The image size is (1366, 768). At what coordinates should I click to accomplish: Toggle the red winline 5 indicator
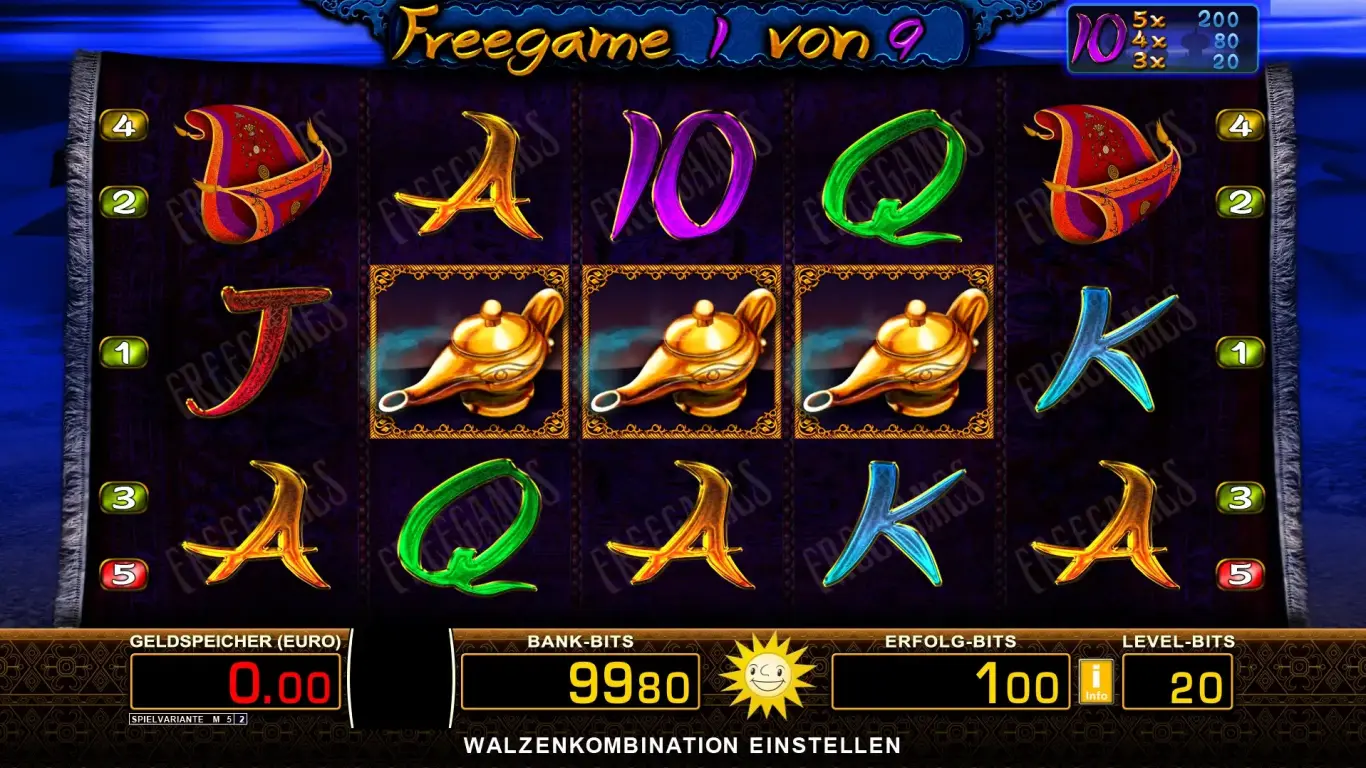pyautogui.click(x=123, y=573)
